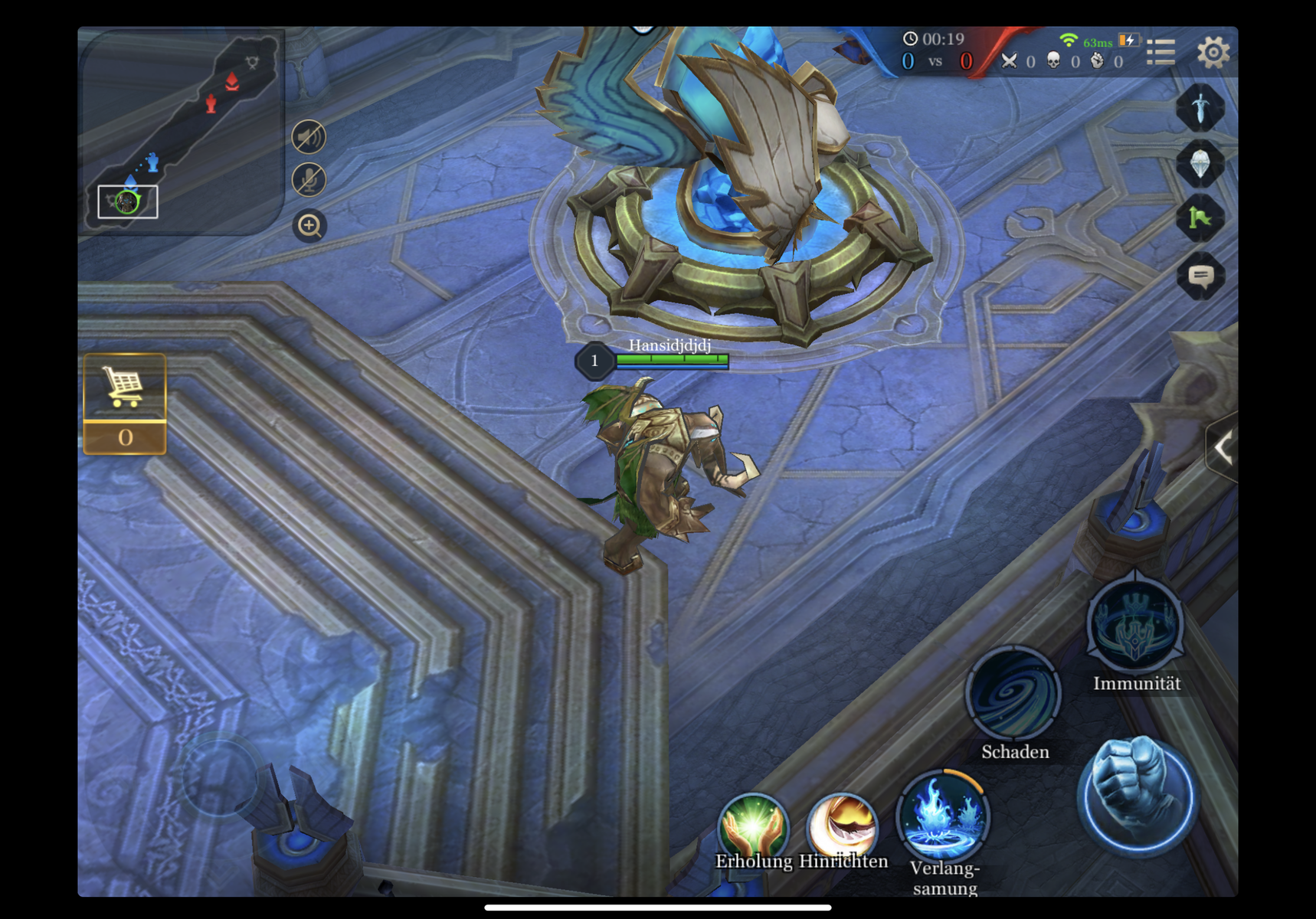Activate the Erholung heal spell

click(x=753, y=827)
